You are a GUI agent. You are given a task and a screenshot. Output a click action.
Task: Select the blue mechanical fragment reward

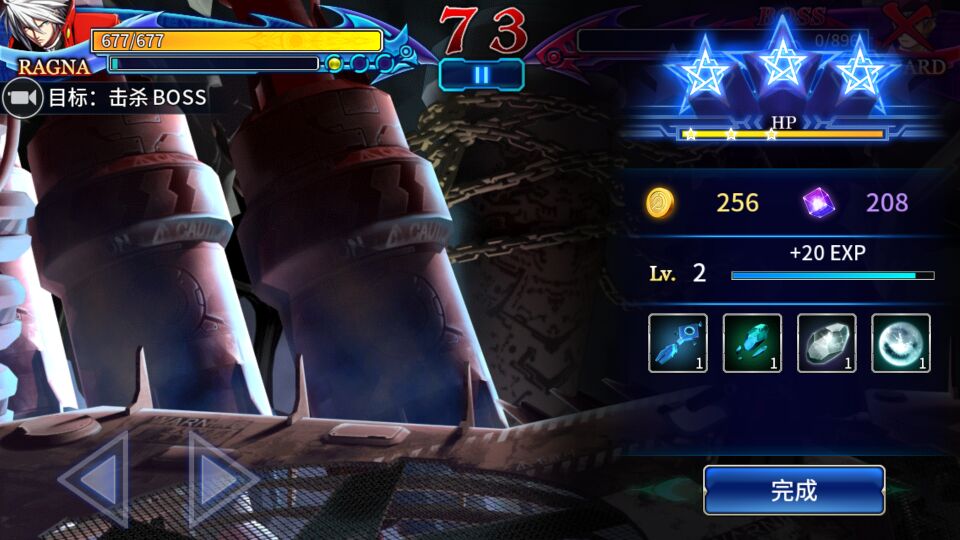pos(678,343)
